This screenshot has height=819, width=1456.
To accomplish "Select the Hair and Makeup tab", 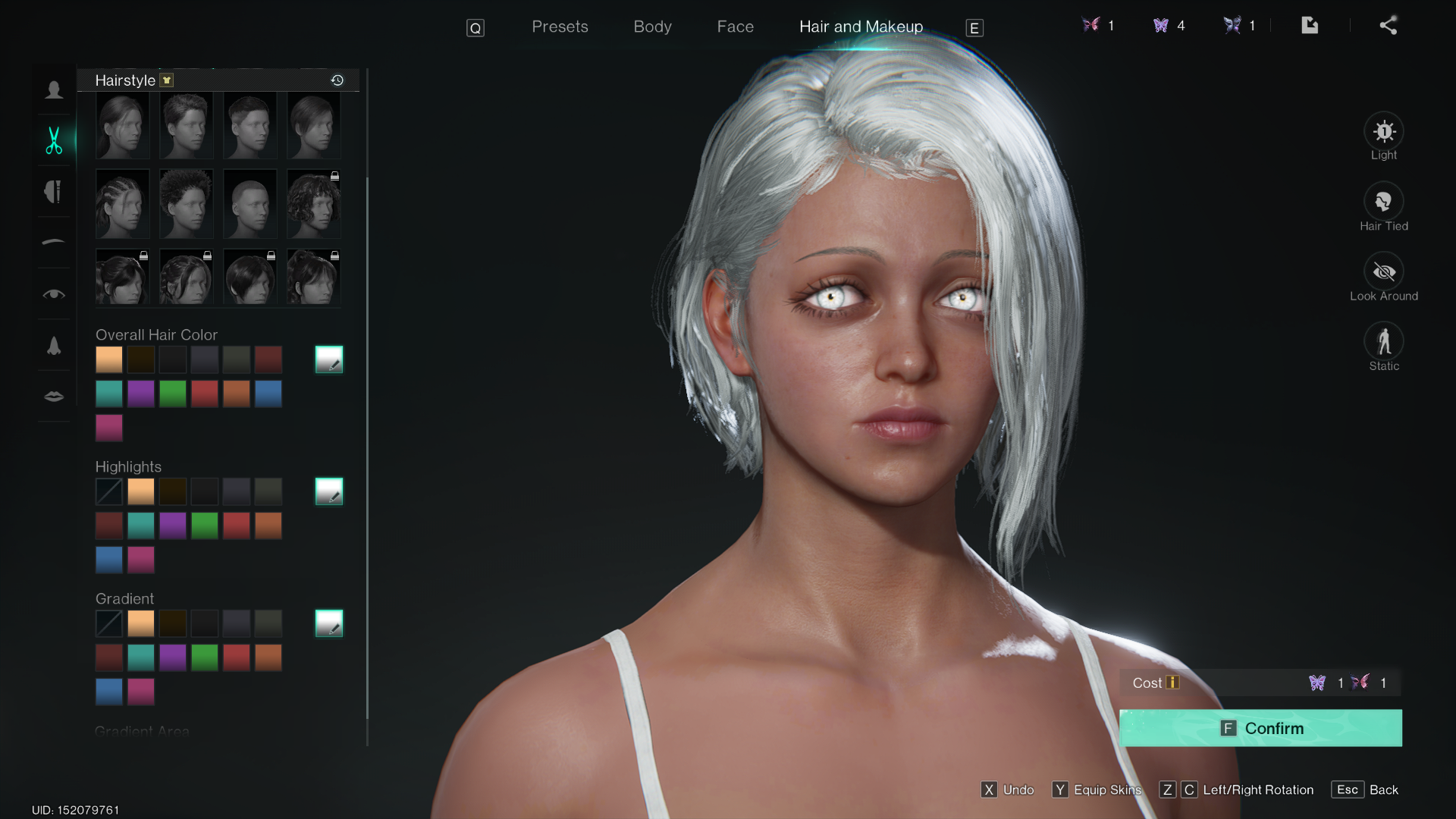I will 861,27.
